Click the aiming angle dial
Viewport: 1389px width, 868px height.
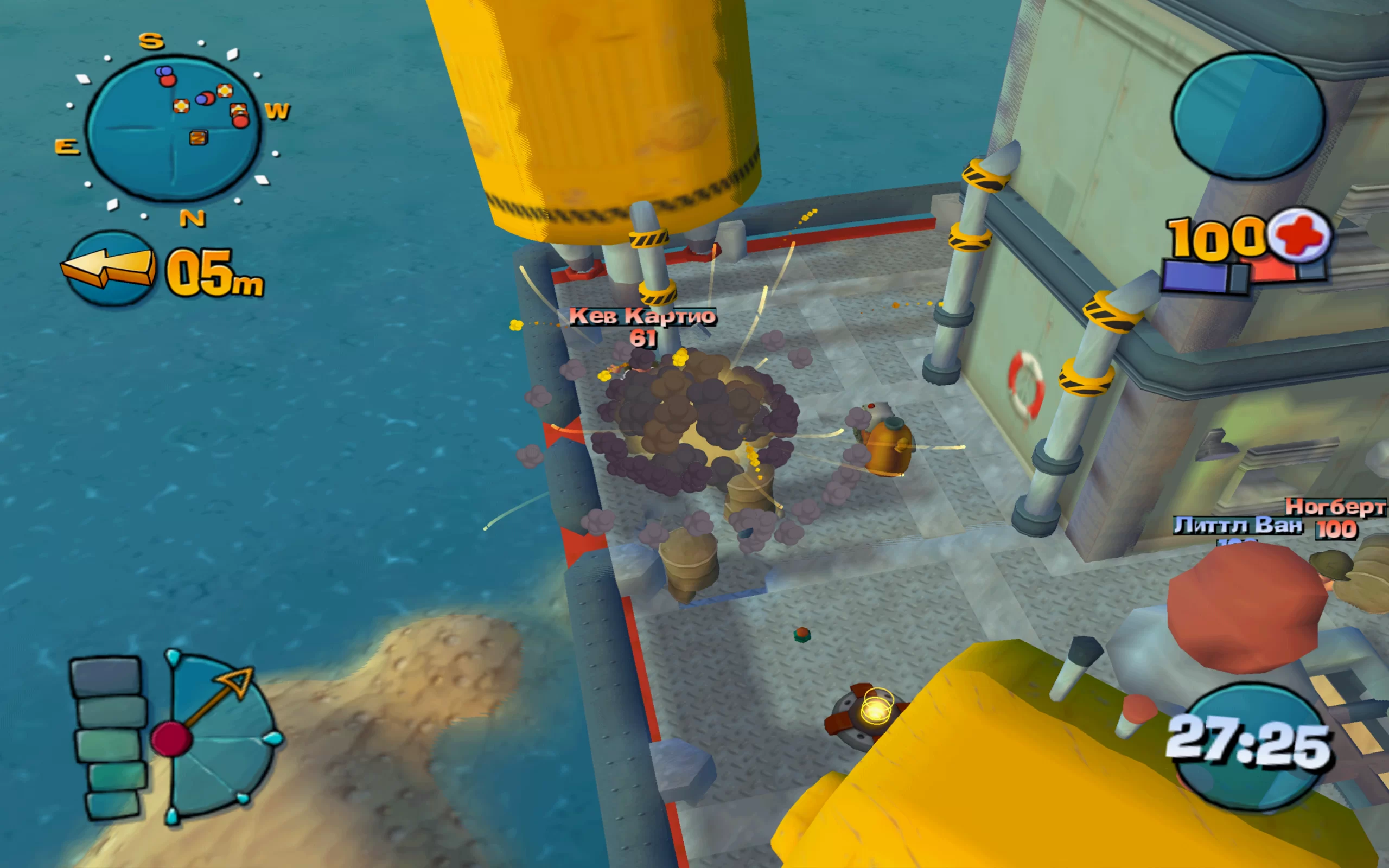[x=218, y=737]
